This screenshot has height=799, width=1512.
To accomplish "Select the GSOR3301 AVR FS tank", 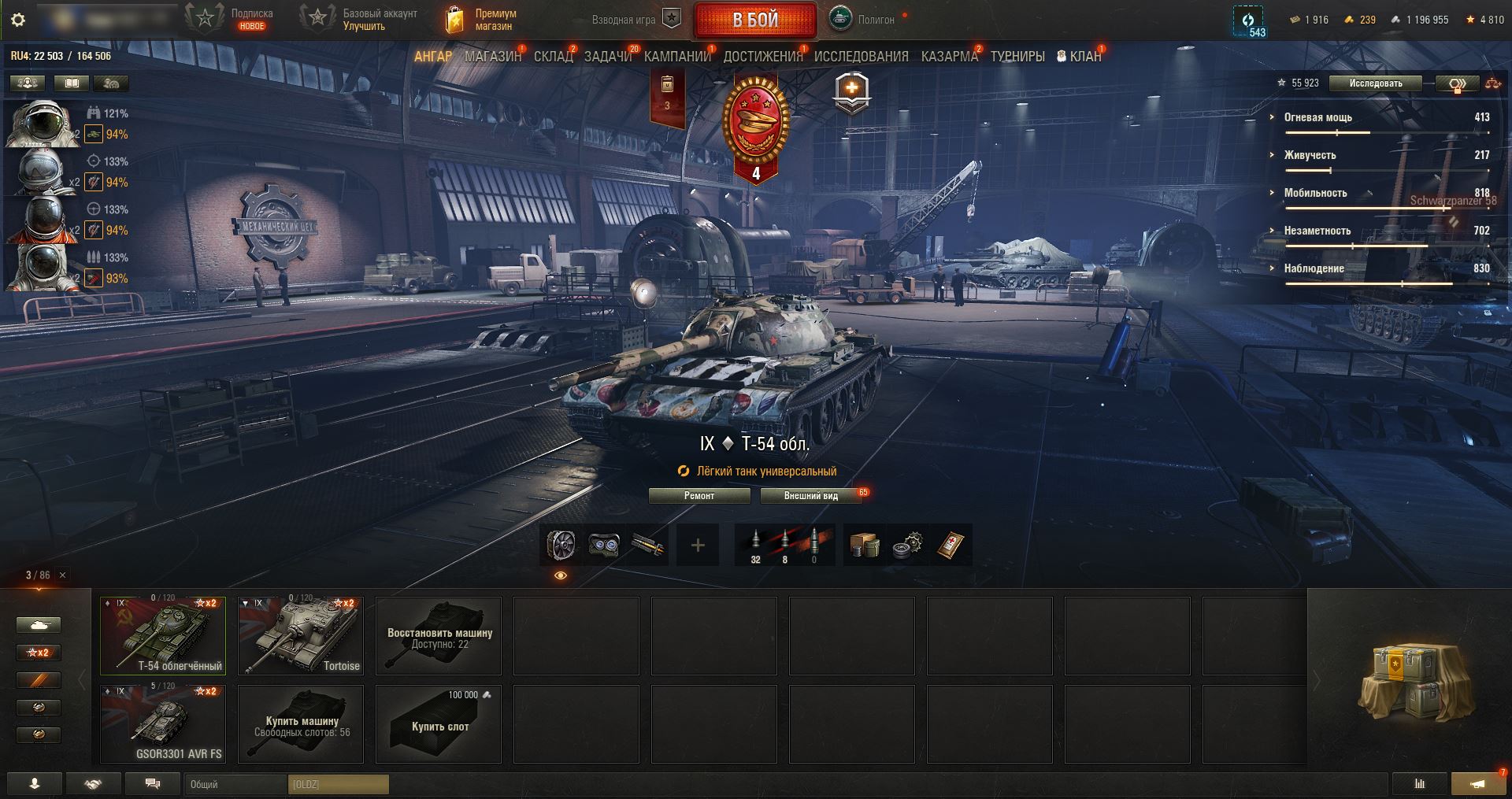I will point(163,723).
